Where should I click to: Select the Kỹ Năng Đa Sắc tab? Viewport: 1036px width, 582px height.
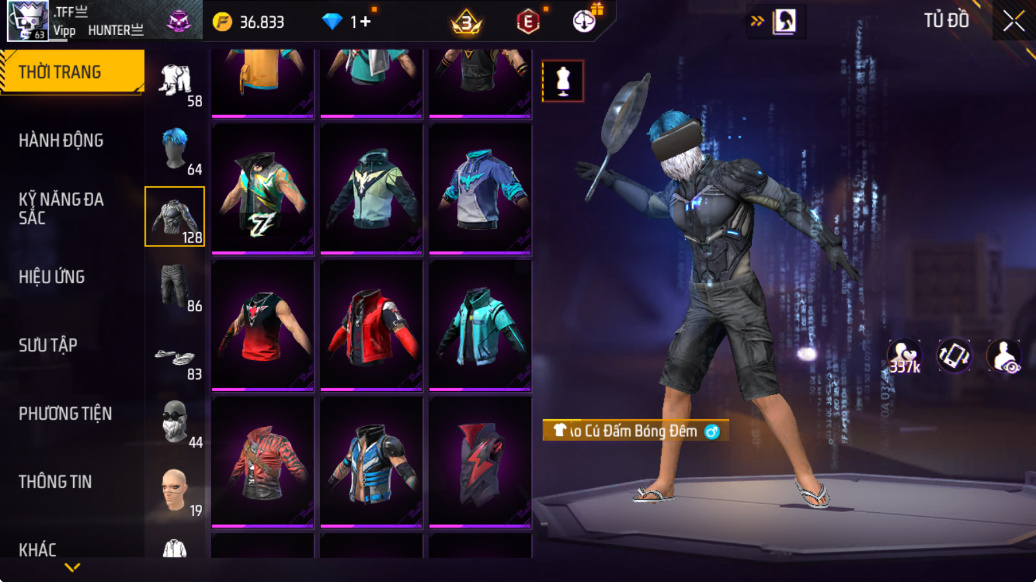(61, 208)
